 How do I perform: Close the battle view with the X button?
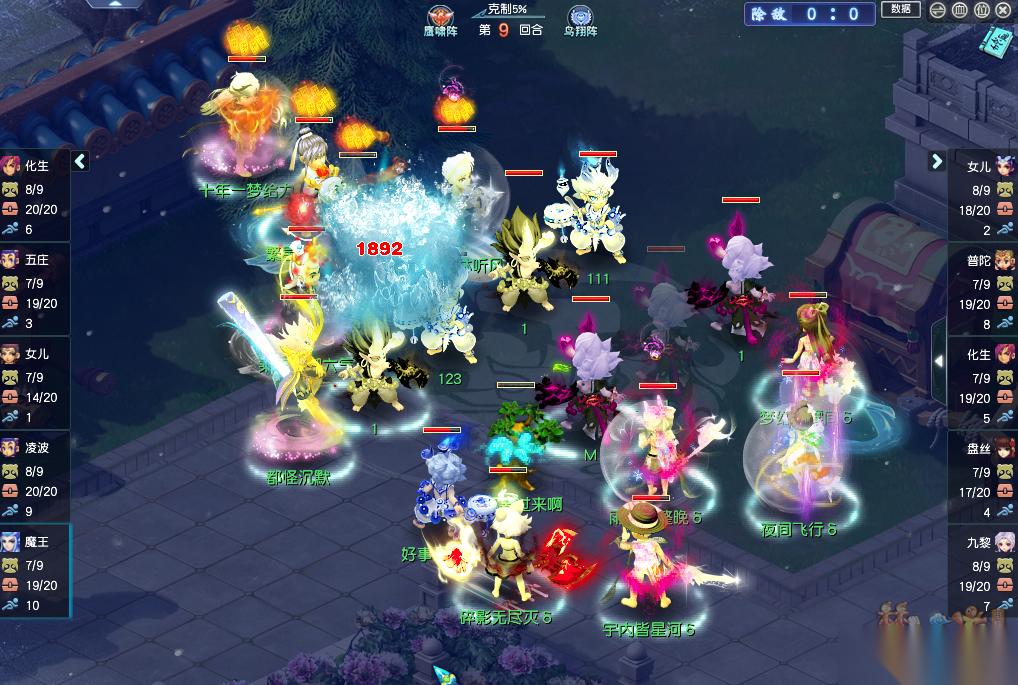pyautogui.click(x=1002, y=11)
